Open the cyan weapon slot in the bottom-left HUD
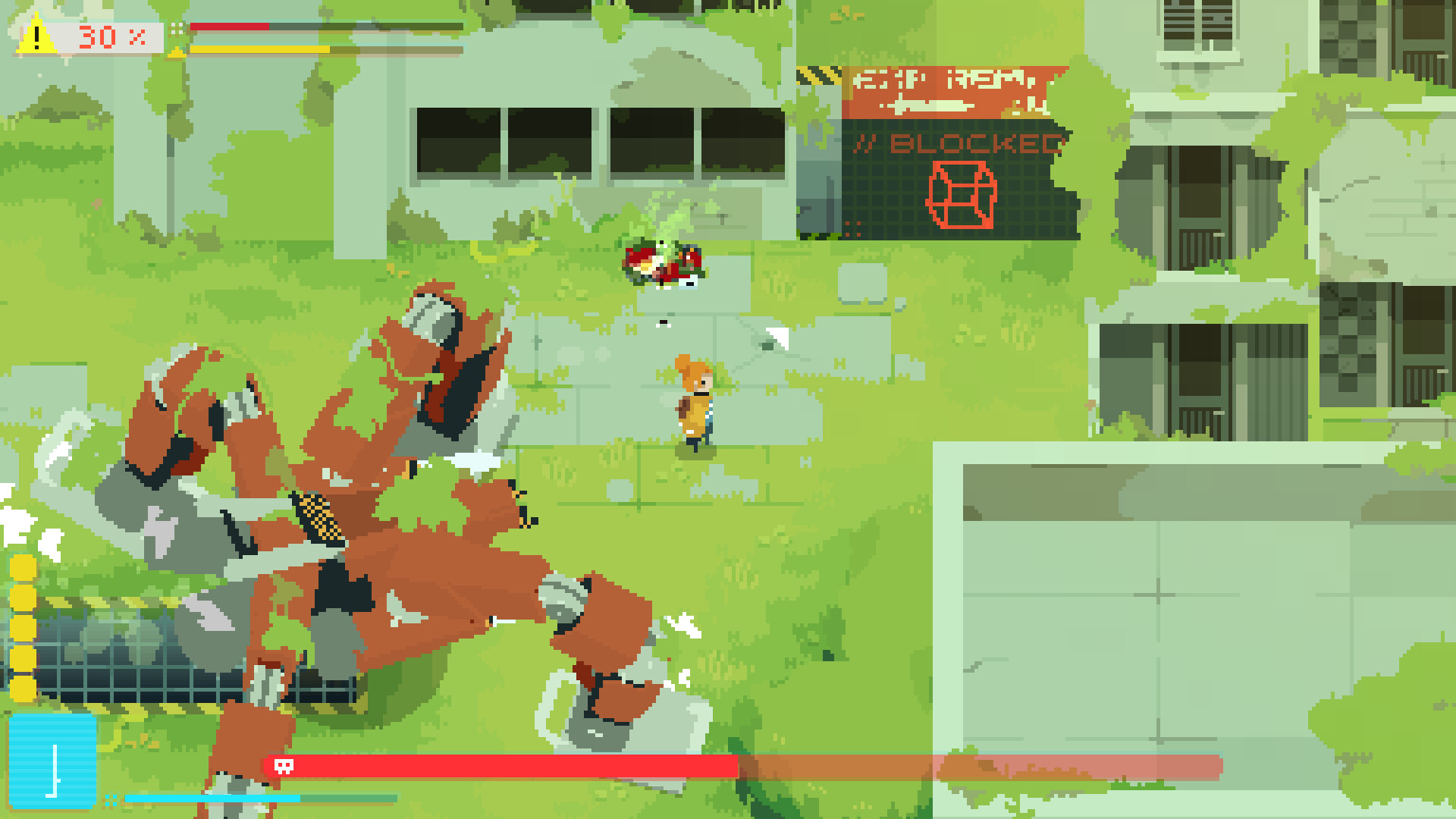This screenshot has width=1456, height=819. click(53, 762)
